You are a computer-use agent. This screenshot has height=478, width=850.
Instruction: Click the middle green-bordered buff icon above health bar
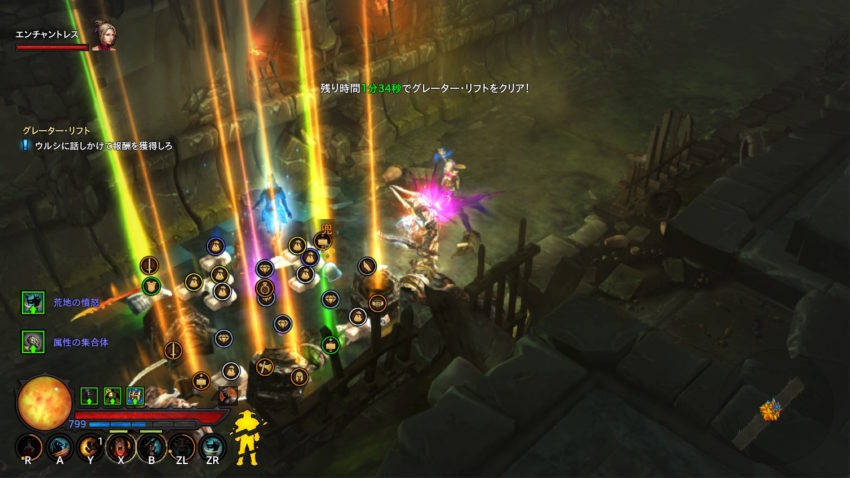(112, 395)
